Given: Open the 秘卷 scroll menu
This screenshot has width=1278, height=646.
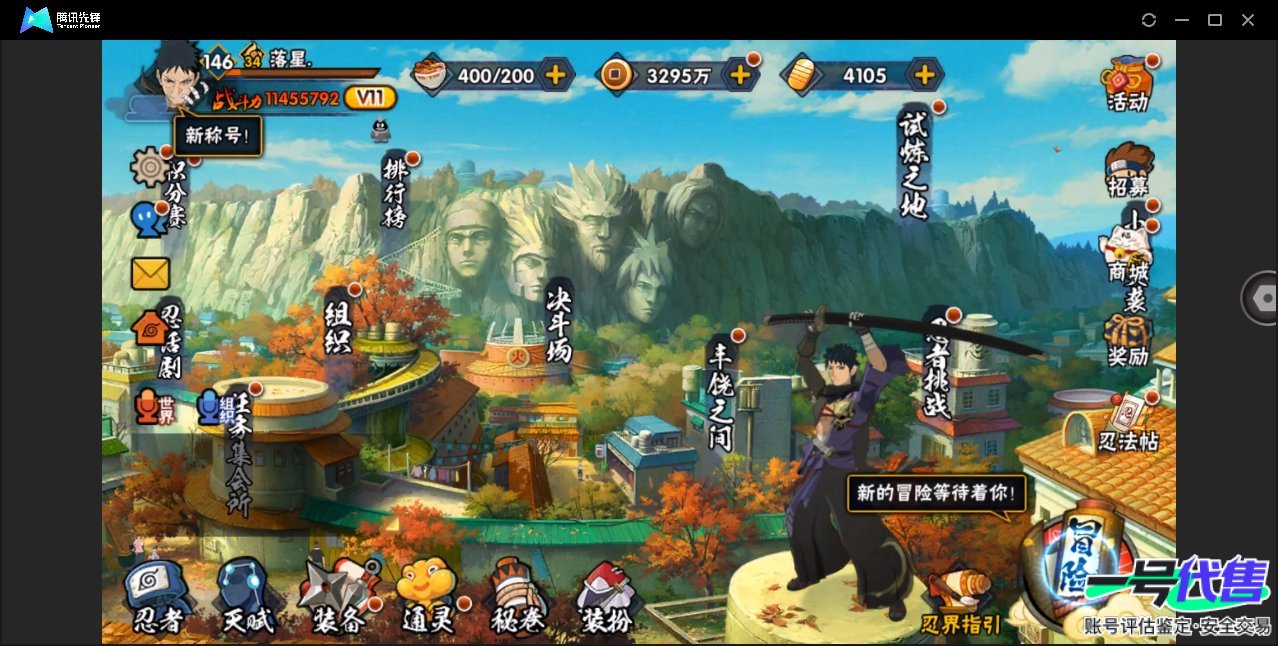Looking at the screenshot, I should coord(519,597).
